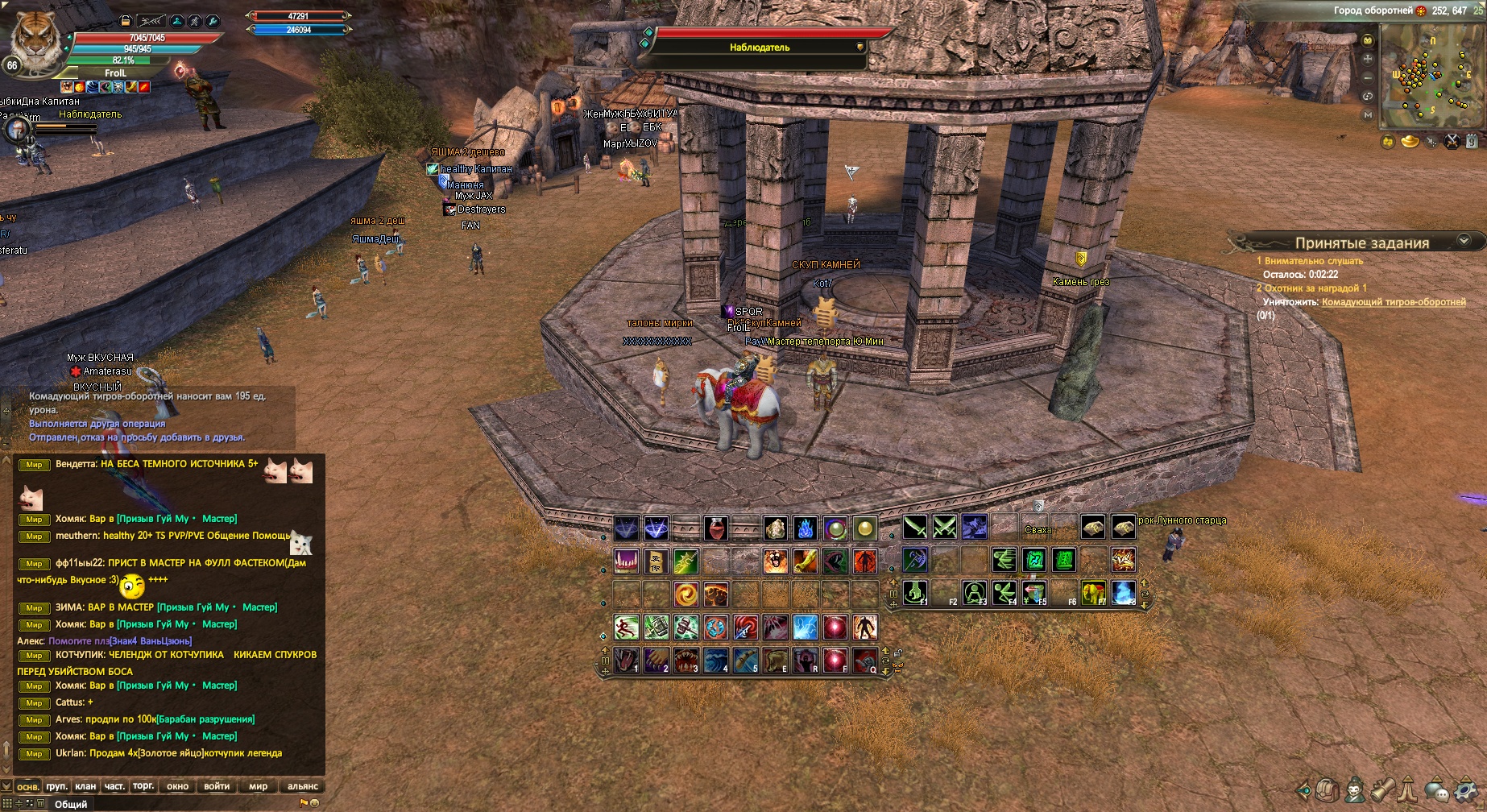
Task: Open the calendar icon under the minimap
Action: point(1471,142)
